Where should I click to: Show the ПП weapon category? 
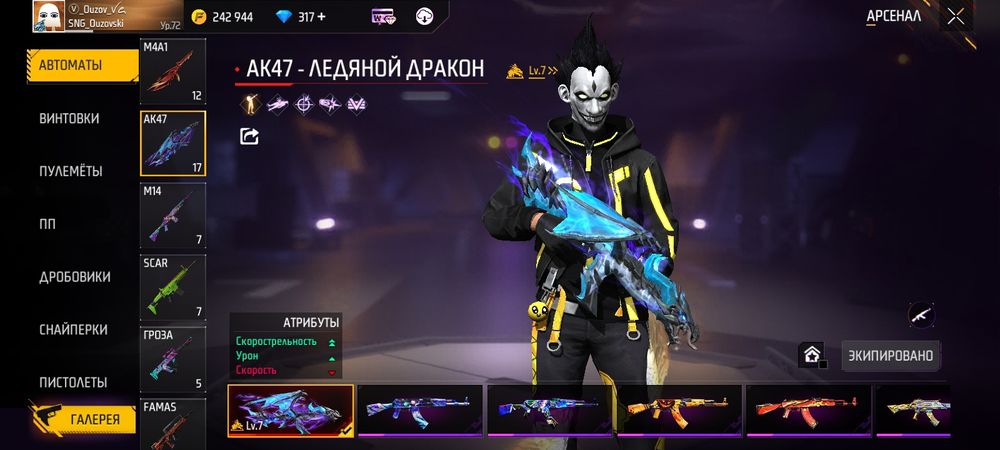click(47, 224)
